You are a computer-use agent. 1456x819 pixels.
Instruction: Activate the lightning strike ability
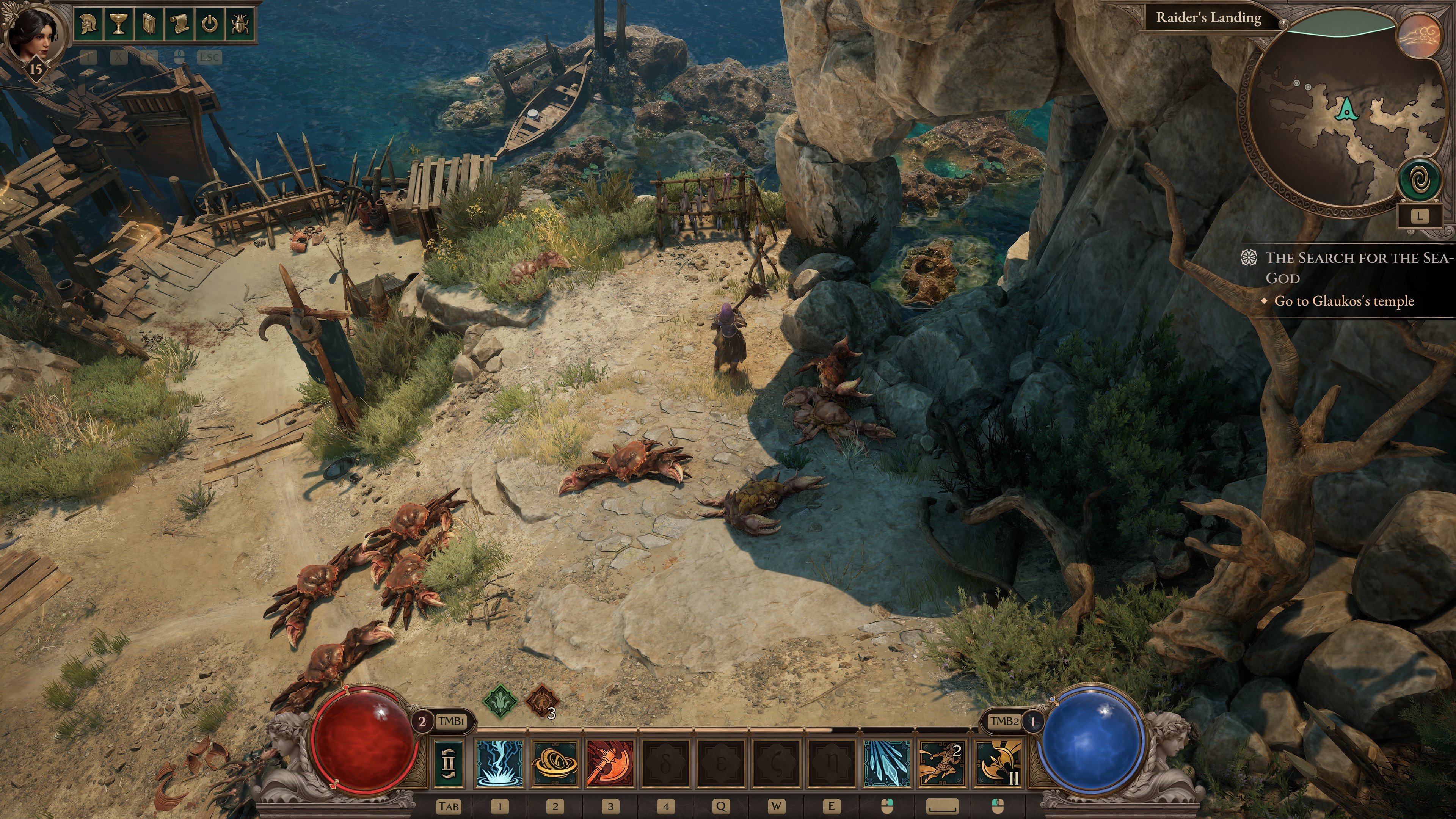click(x=499, y=763)
